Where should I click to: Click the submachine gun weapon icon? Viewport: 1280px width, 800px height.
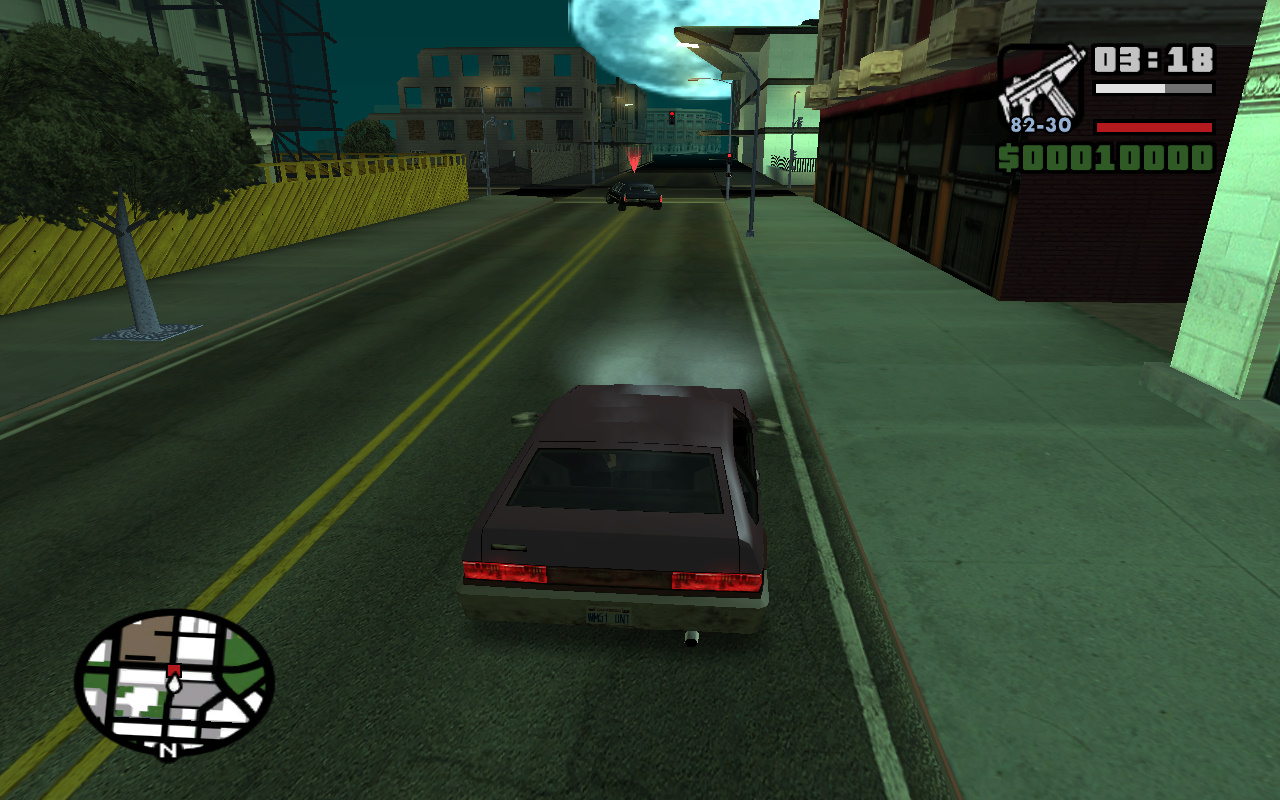[x=1041, y=82]
